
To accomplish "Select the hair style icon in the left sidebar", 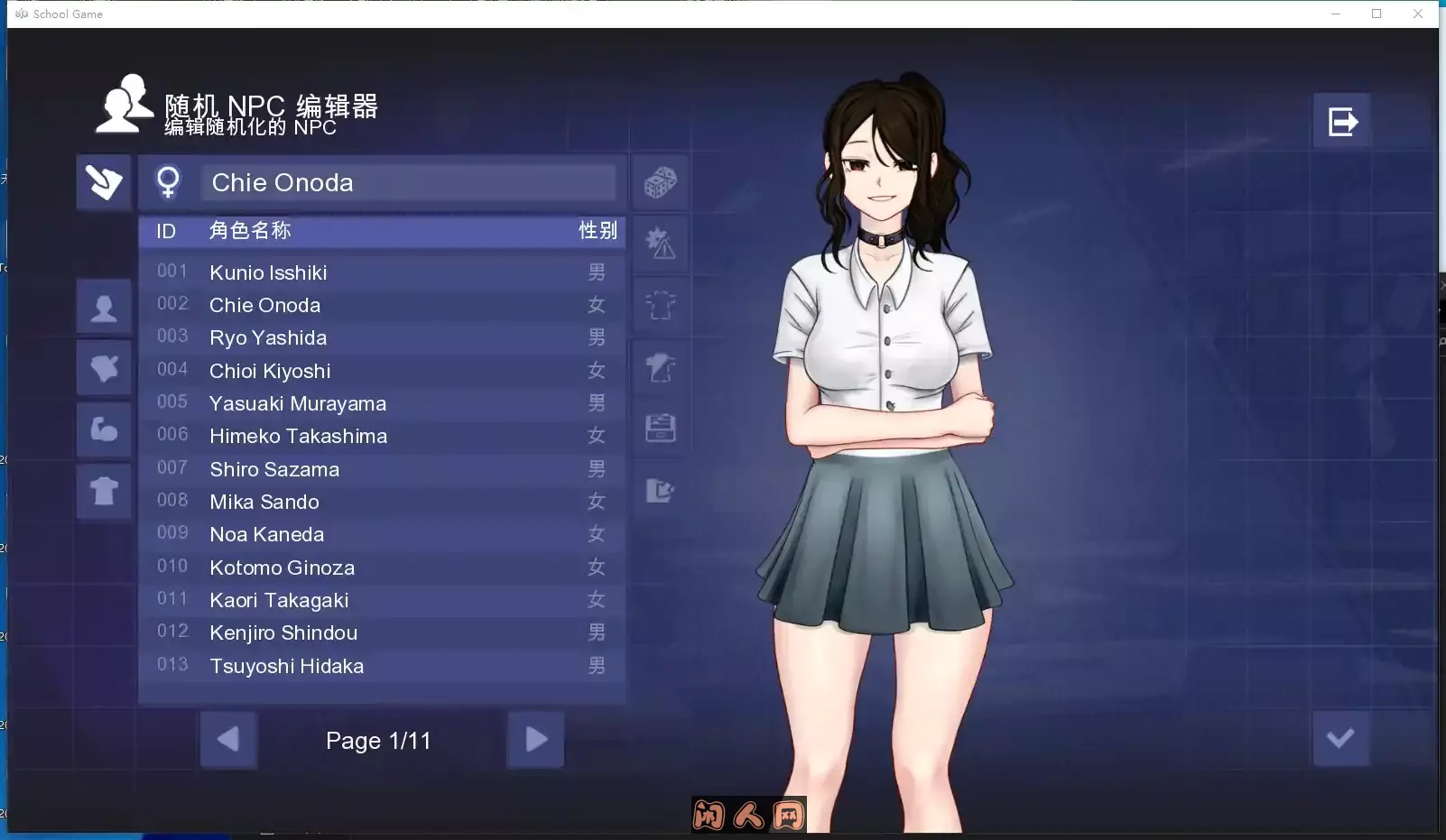I will [104, 368].
